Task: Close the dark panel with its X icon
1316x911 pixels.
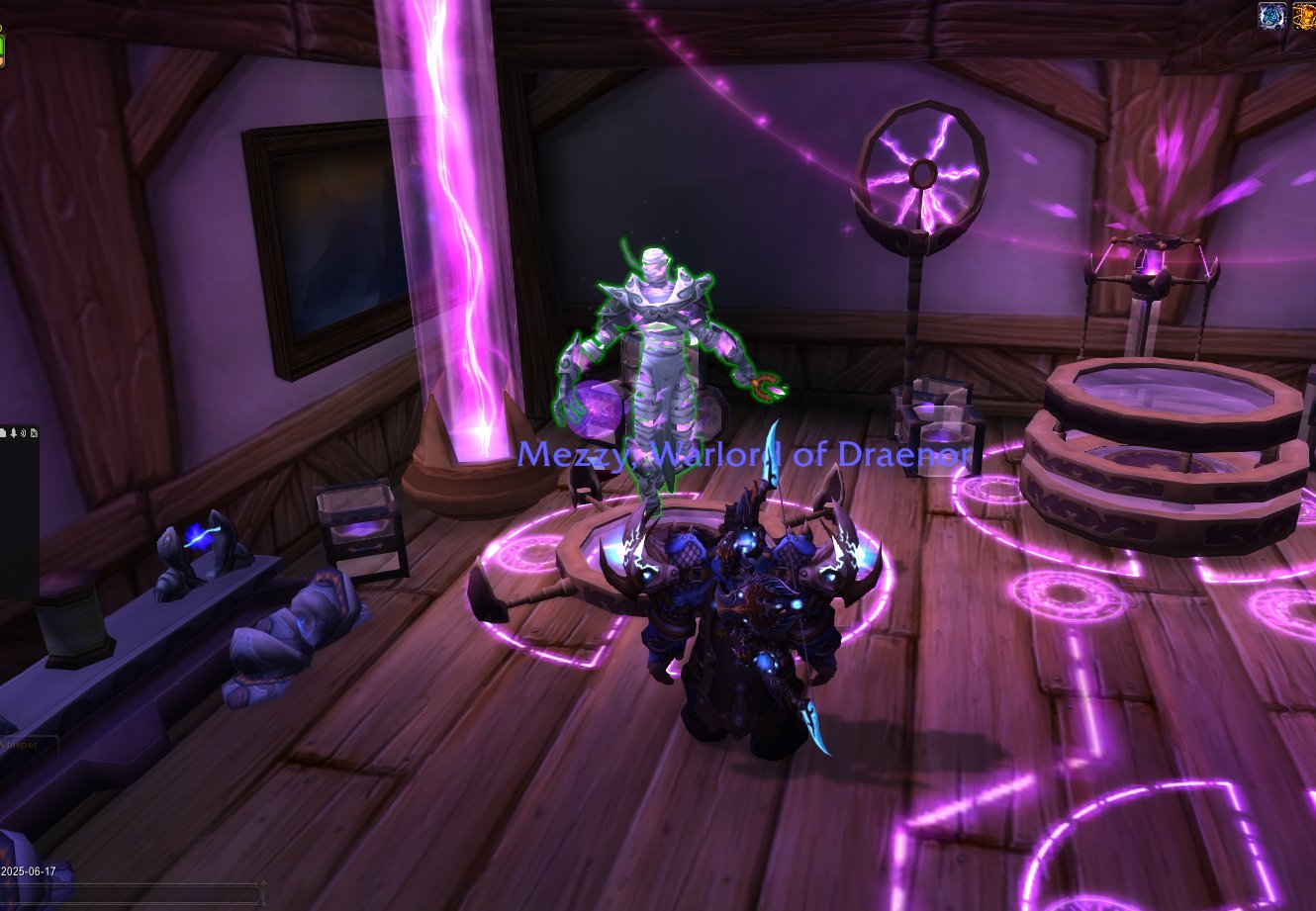Action: (x=34, y=433)
